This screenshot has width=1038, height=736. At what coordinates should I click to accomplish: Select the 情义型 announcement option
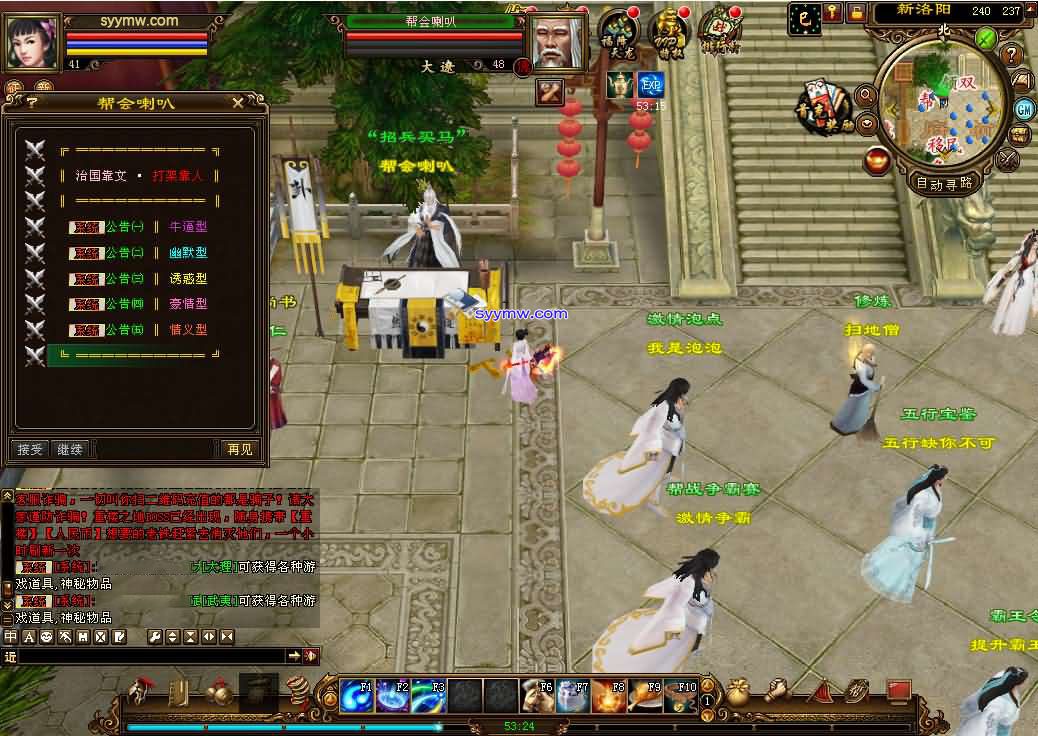point(187,330)
